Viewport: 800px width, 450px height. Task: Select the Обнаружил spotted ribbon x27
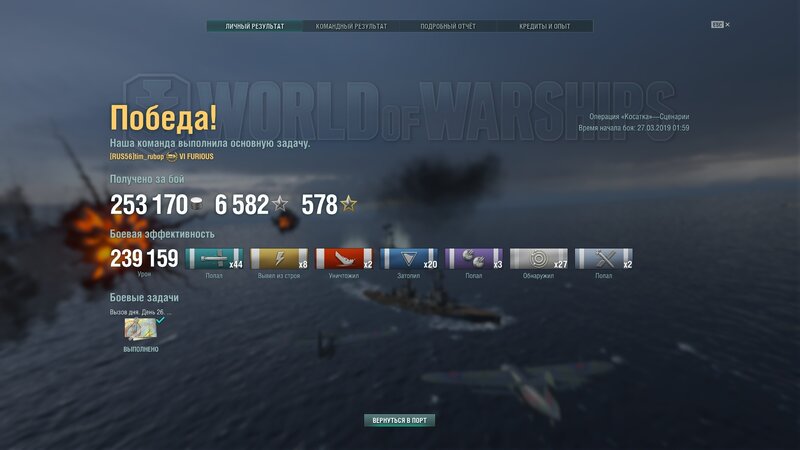click(539, 259)
